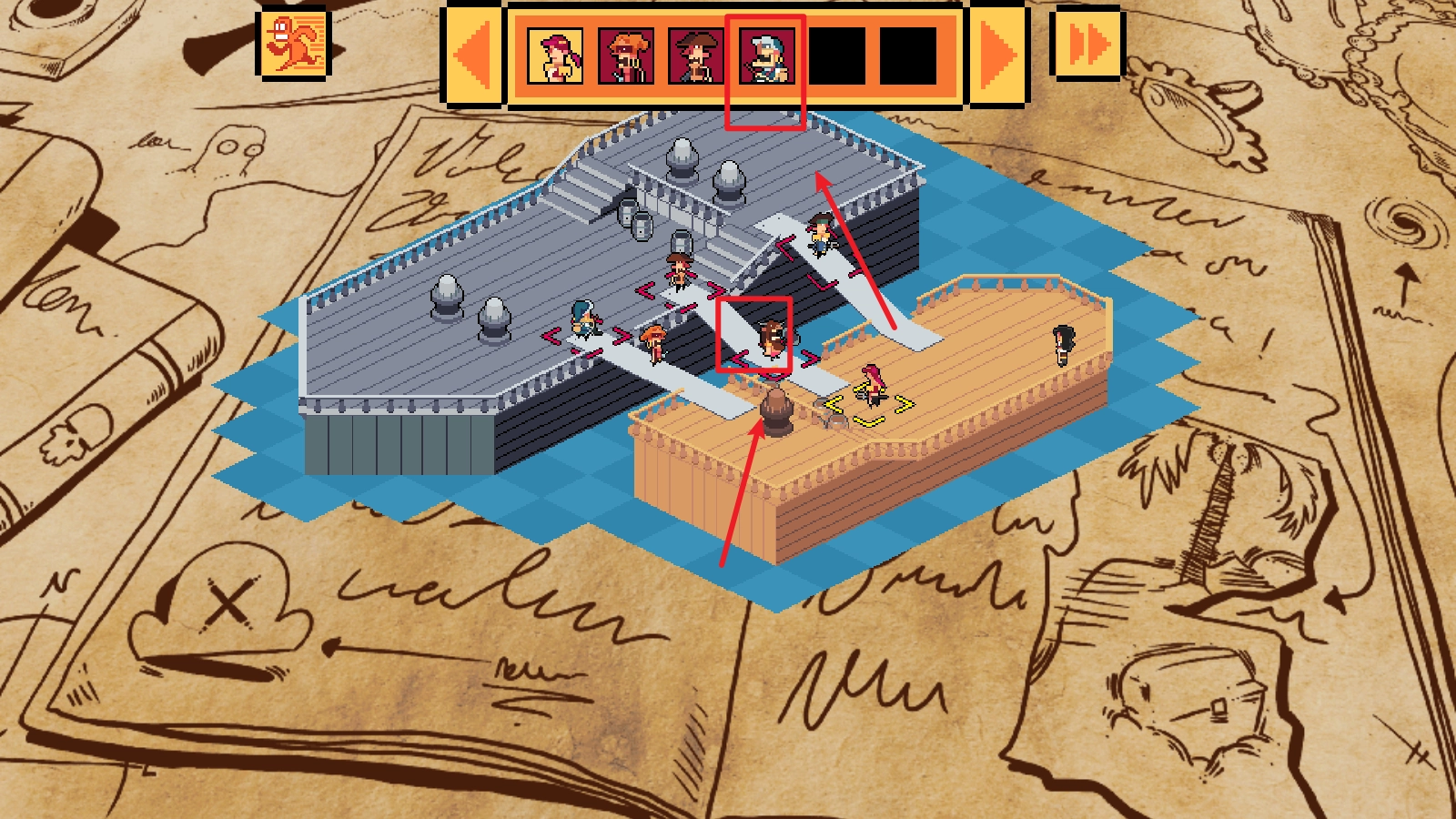Choose the brown-hat pirate portrait

pyautogui.click(x=696, y=56)
